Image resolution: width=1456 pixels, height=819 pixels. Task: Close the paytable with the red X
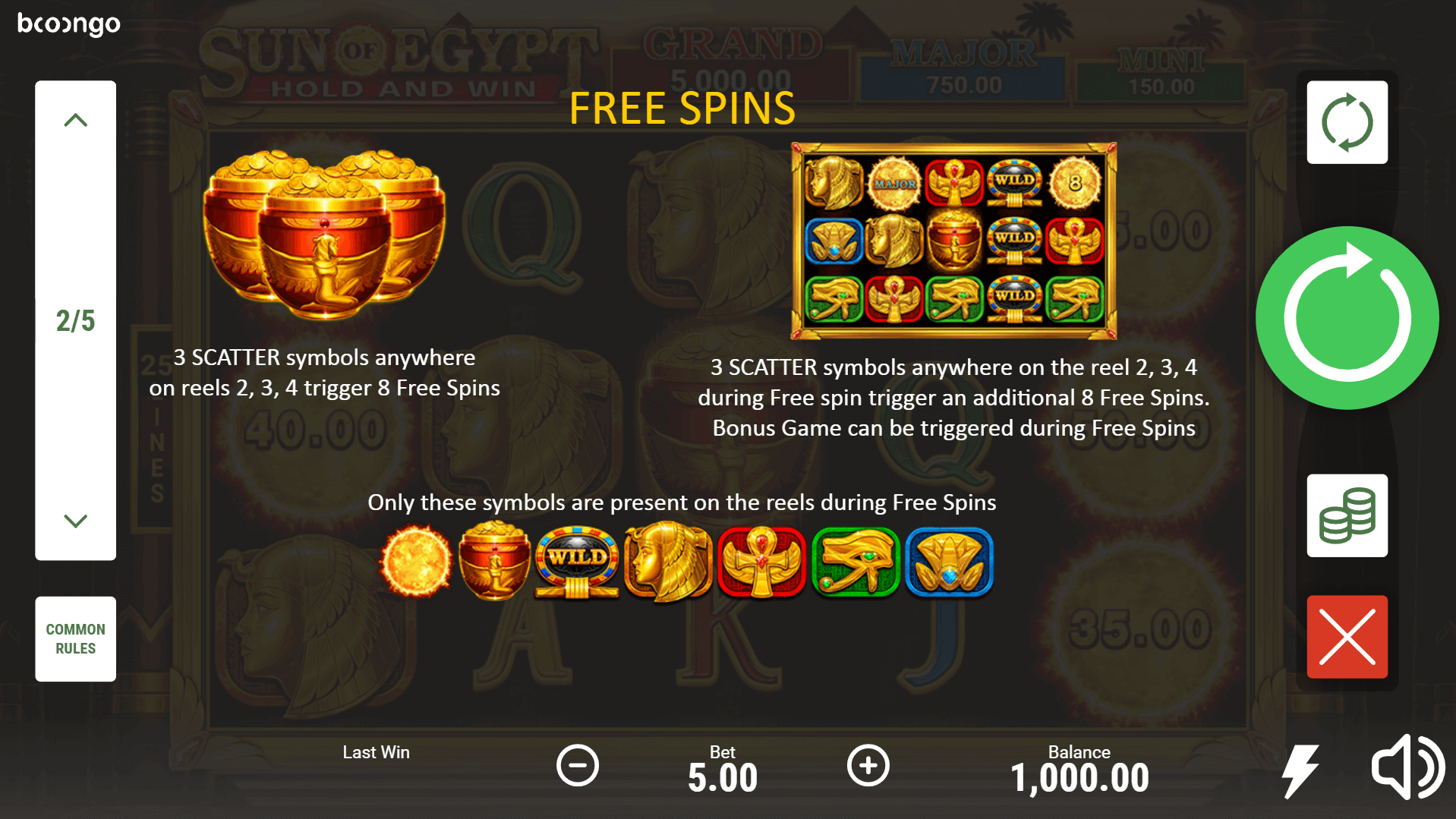pos(1347,637)
